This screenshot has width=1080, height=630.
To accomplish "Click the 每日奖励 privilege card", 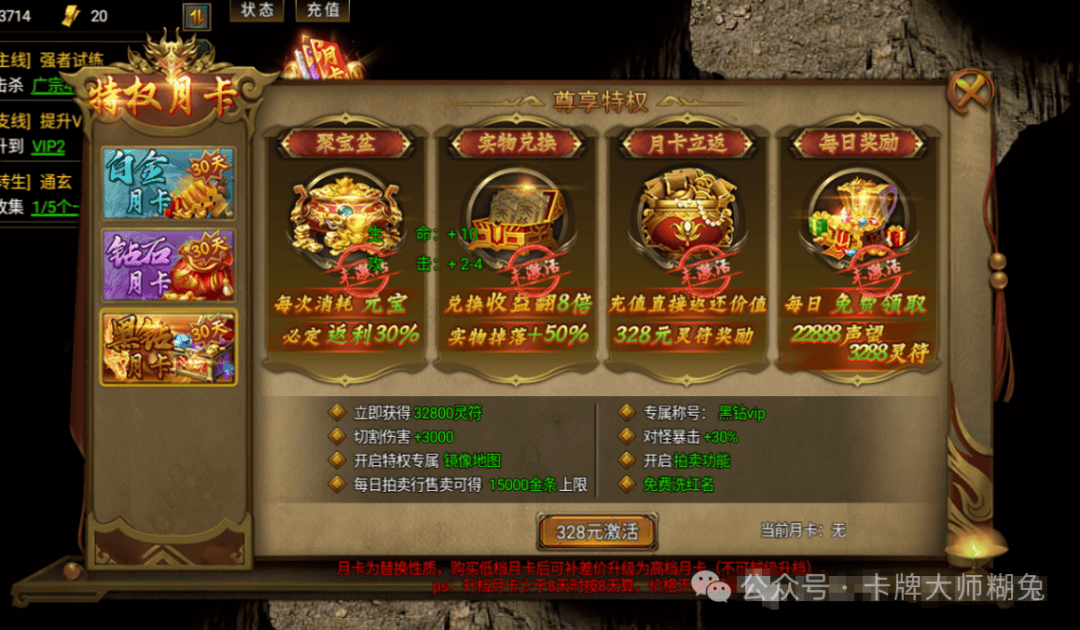I will coord(858,240).
